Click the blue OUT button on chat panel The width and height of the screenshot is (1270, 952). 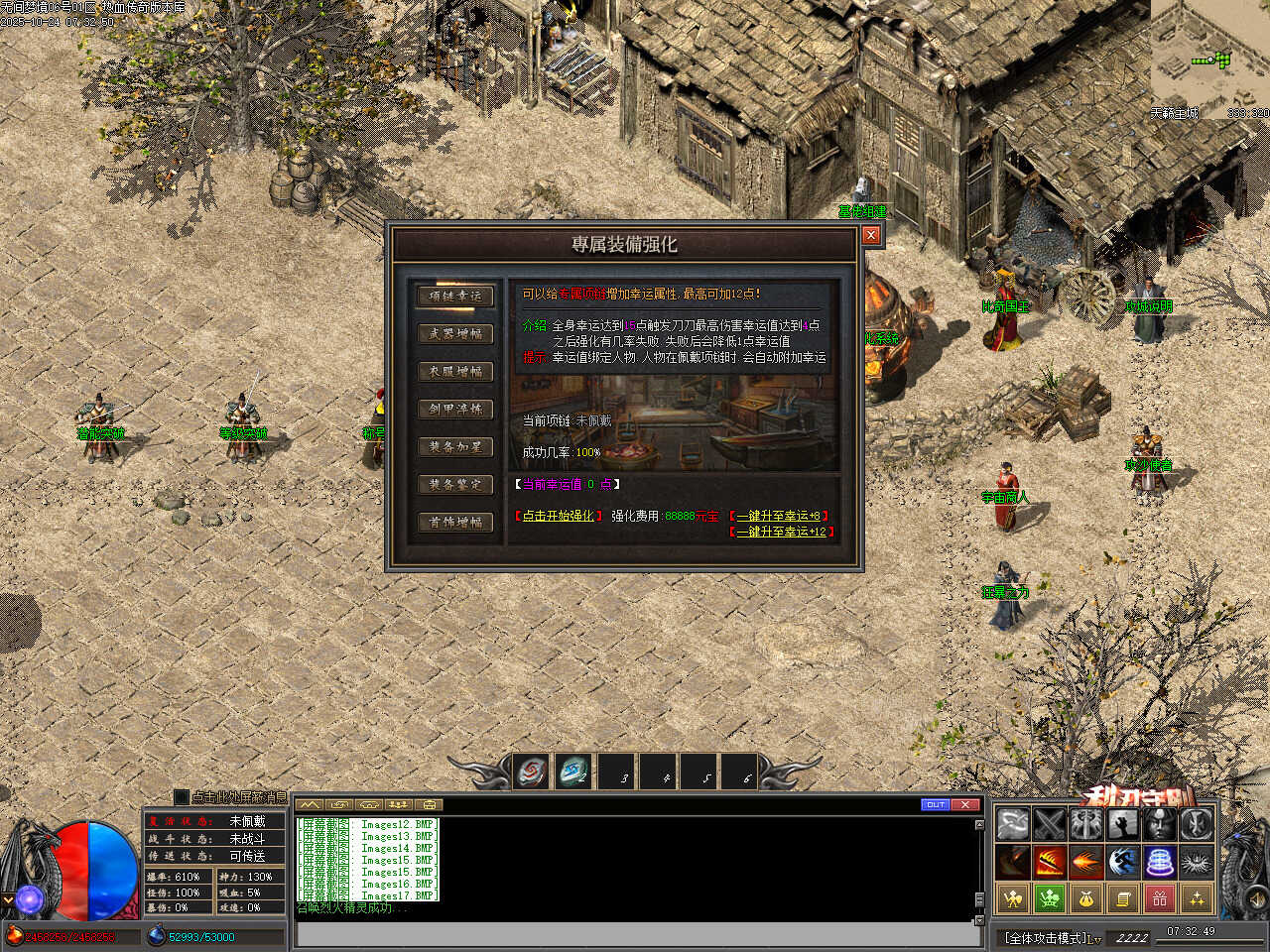tap(935, 804)
